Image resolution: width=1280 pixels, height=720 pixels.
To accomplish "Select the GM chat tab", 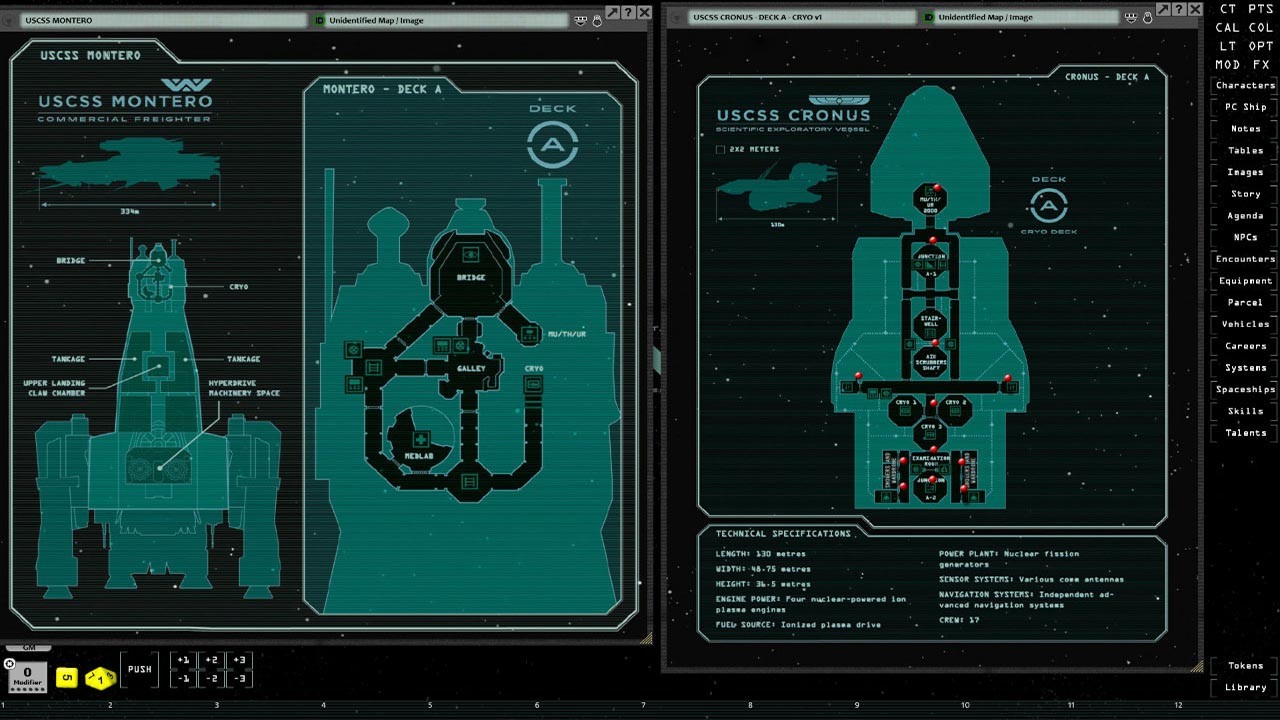I will [27, 647].
